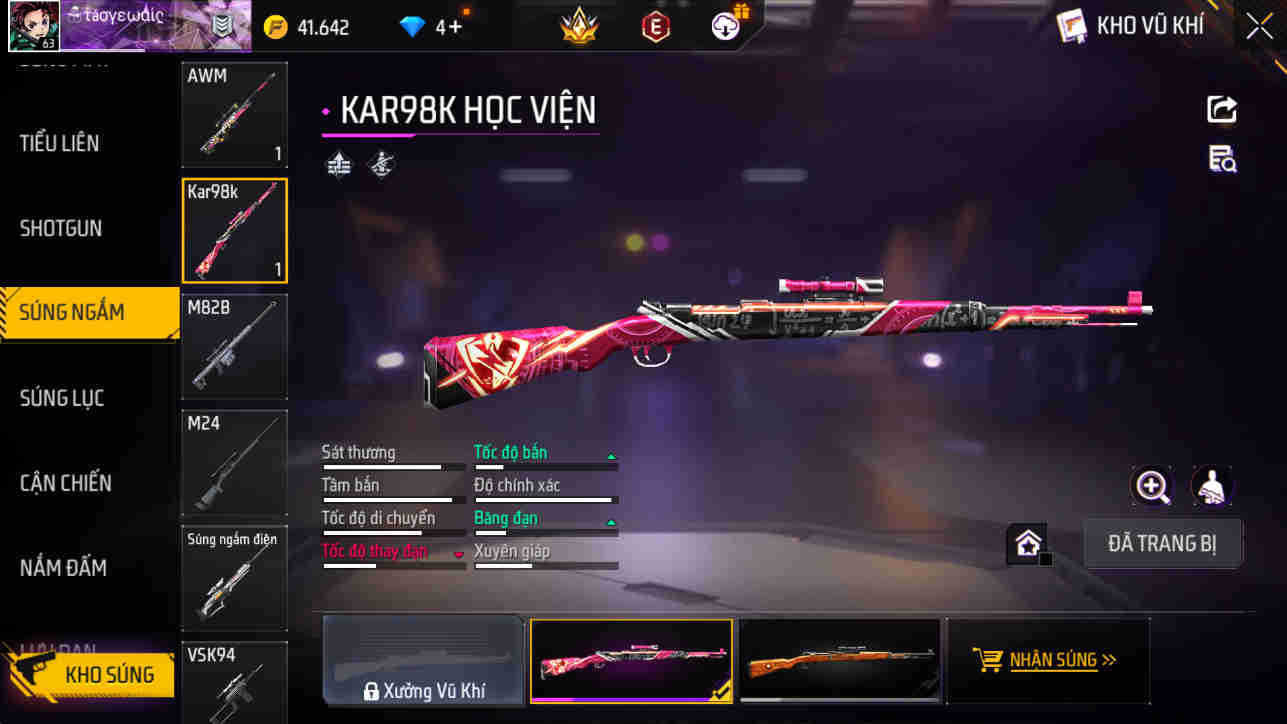The image size is (1287, 724).
Task: Select the M82B weapon thumbnail in the list
Action: [234, 346]
